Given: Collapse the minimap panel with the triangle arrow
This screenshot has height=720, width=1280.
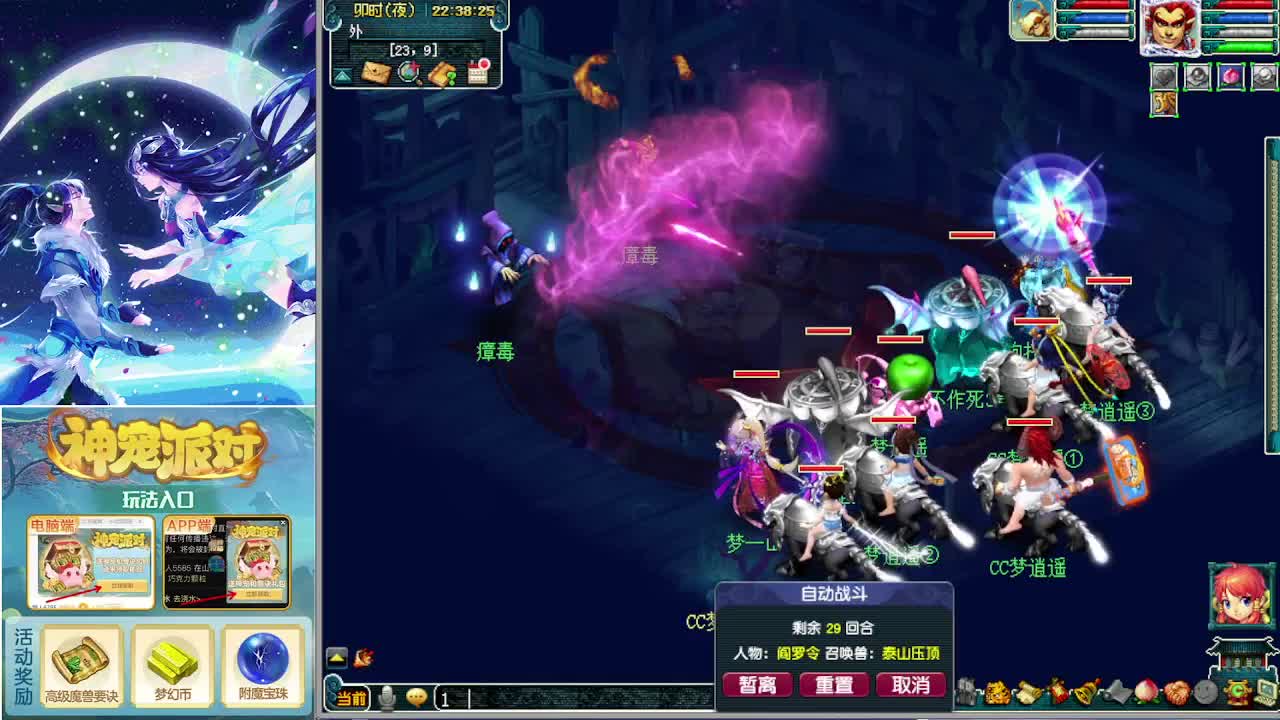Looking at the screenshot, I should (x=342, y=72).
